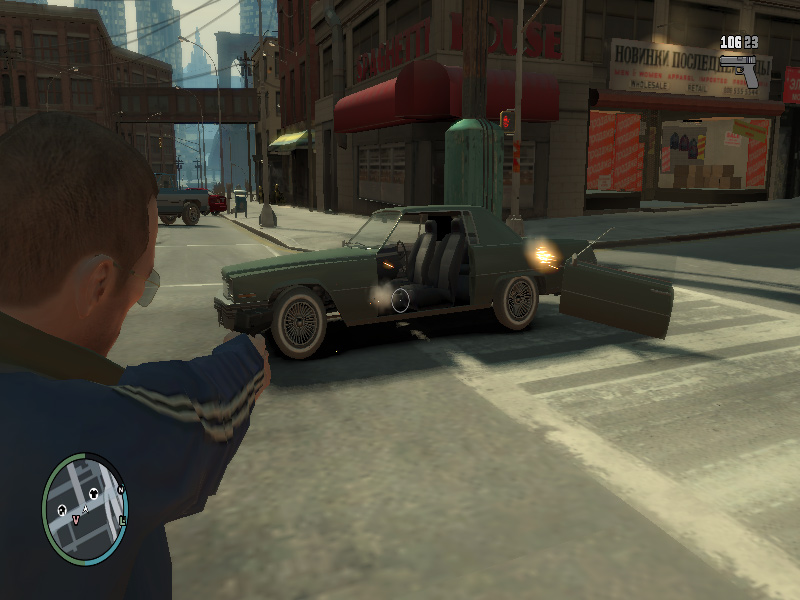
Task: Select the pink V marker on minimap
Action: coord(75,520)
